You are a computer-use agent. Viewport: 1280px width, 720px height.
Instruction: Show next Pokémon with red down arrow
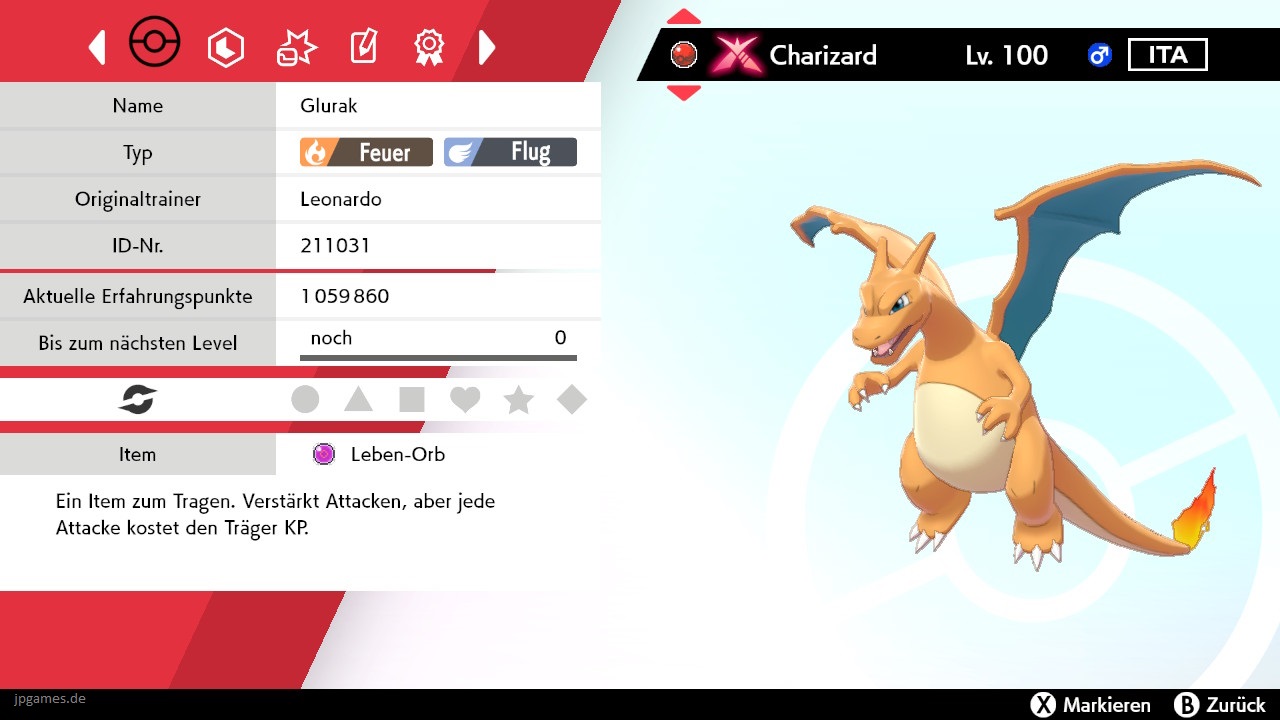tap(684, 93)
